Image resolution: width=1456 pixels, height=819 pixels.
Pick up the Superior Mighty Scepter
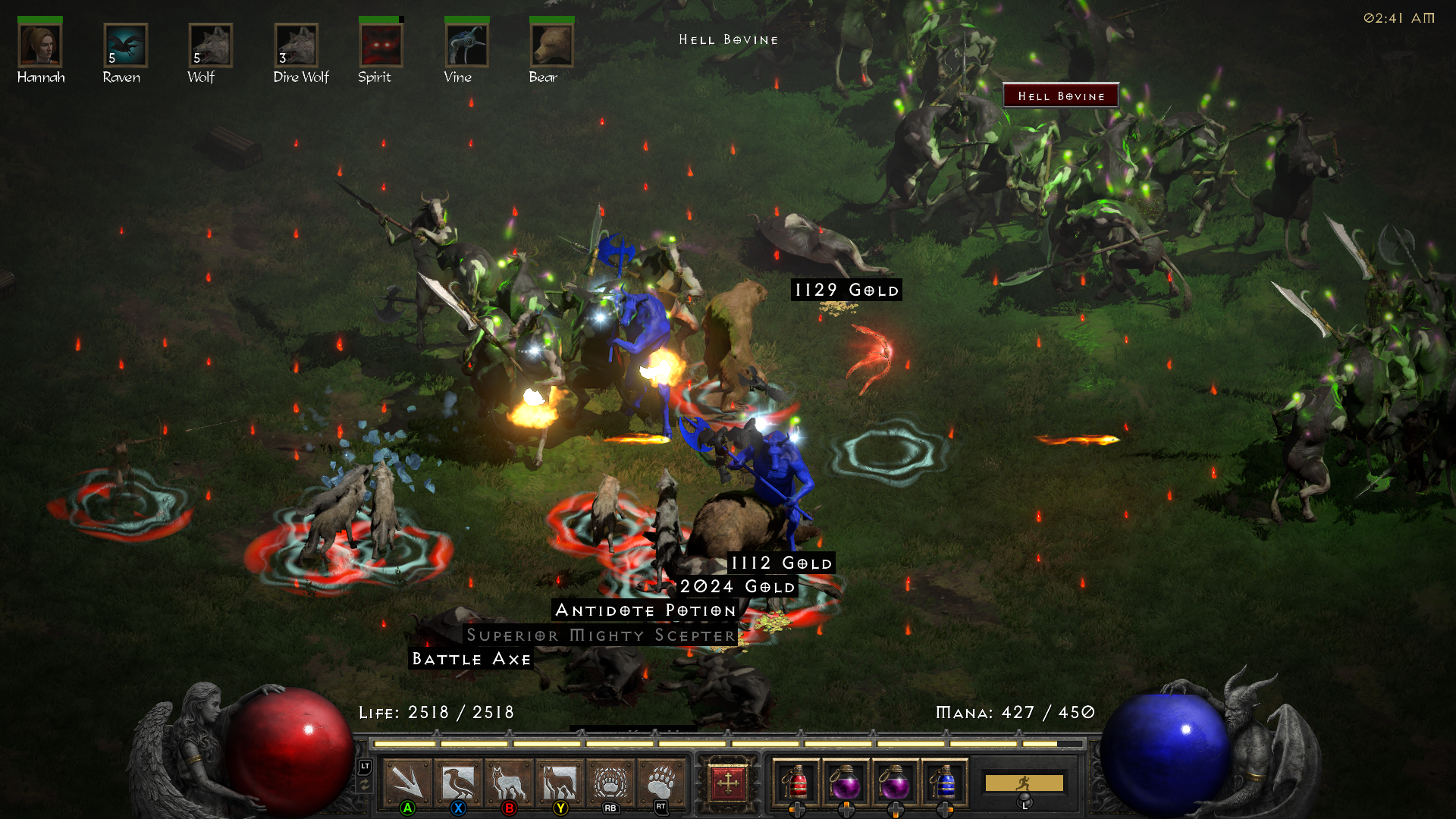point(600,635)
